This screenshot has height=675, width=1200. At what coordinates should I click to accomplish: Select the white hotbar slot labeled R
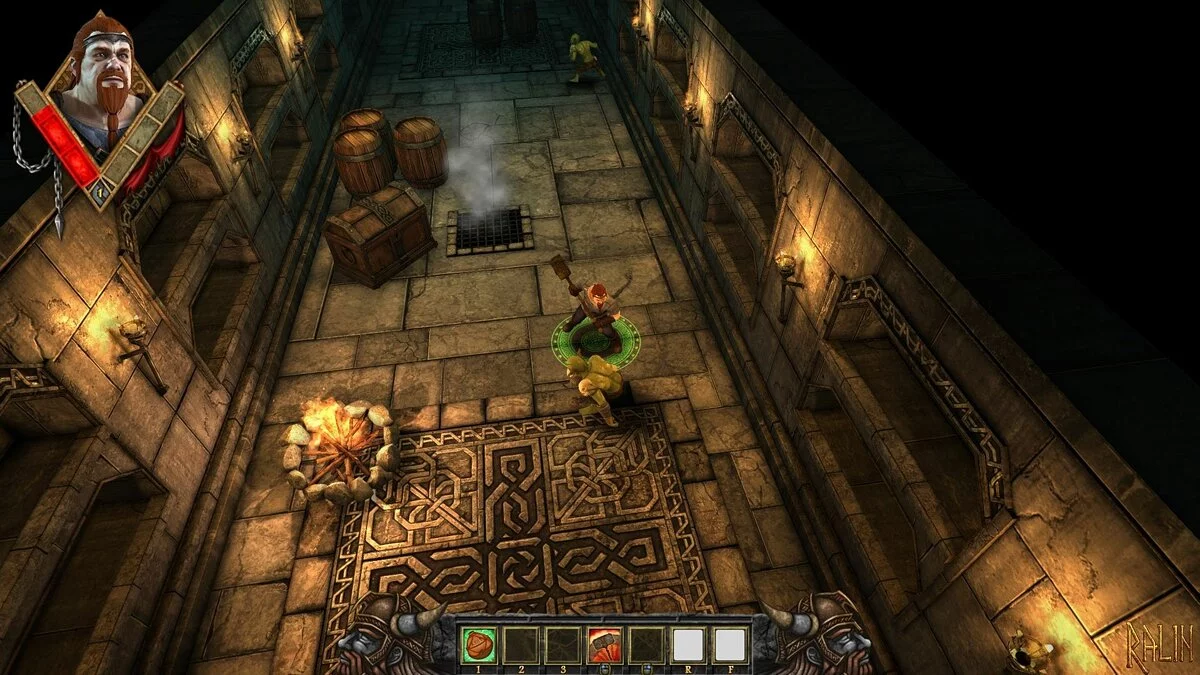(688, 645)
